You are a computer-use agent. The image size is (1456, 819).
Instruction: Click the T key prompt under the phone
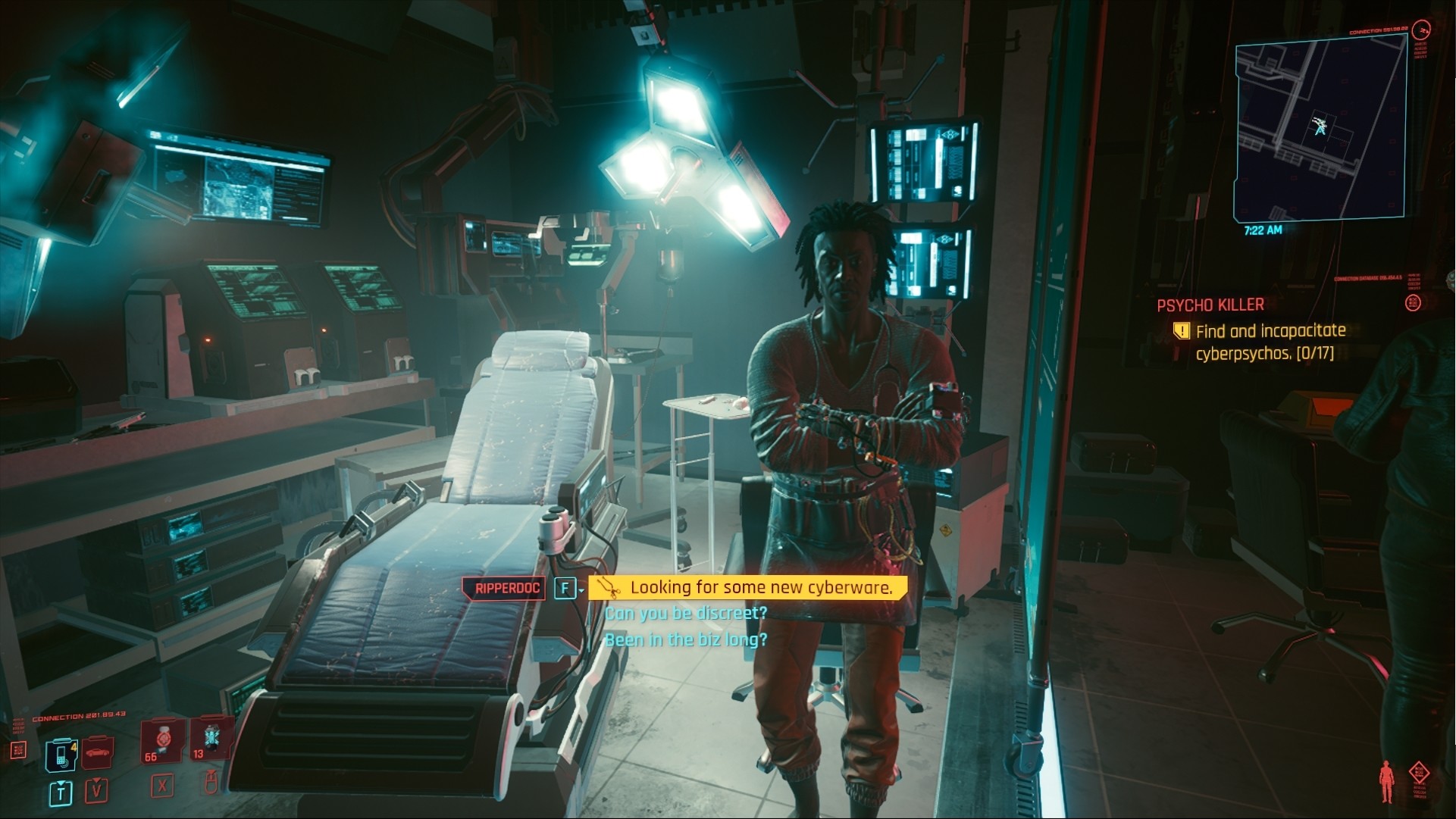click(60, 790)
